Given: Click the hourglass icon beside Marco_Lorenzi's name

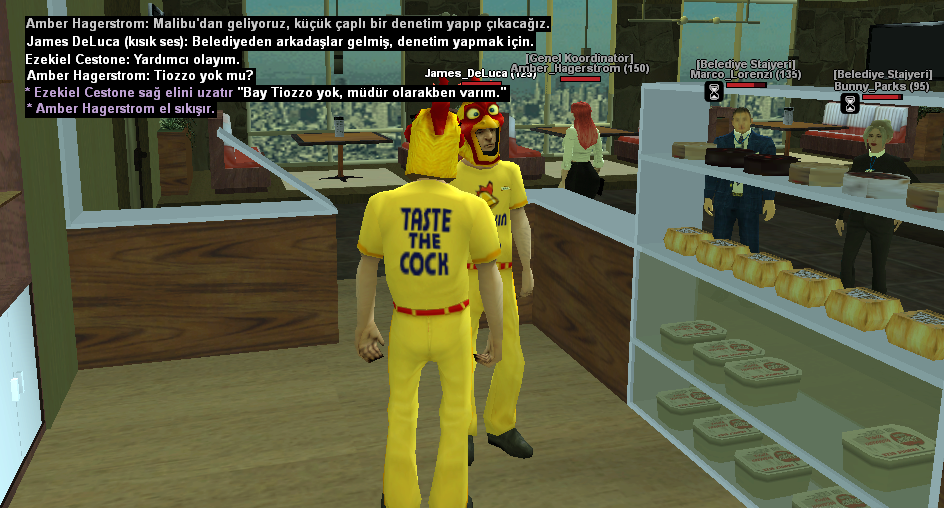Looking at the screenshot, I should pyautogui.click(x=713, y=92).
